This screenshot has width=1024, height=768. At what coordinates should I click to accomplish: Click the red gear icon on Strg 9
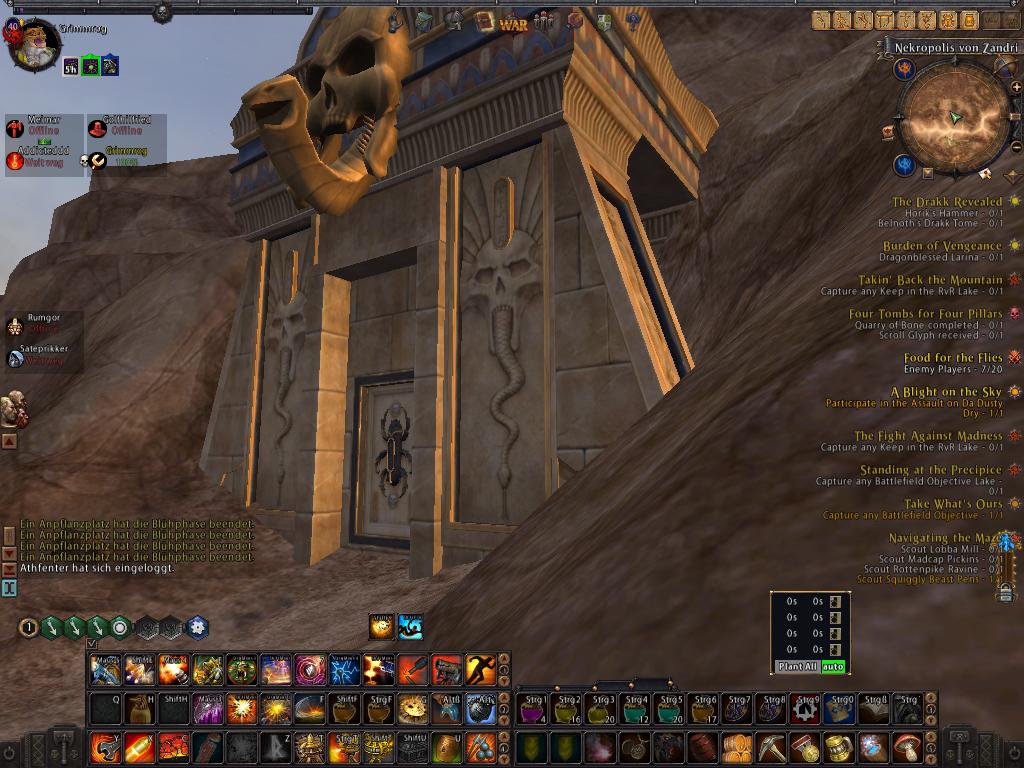point(804,709)
